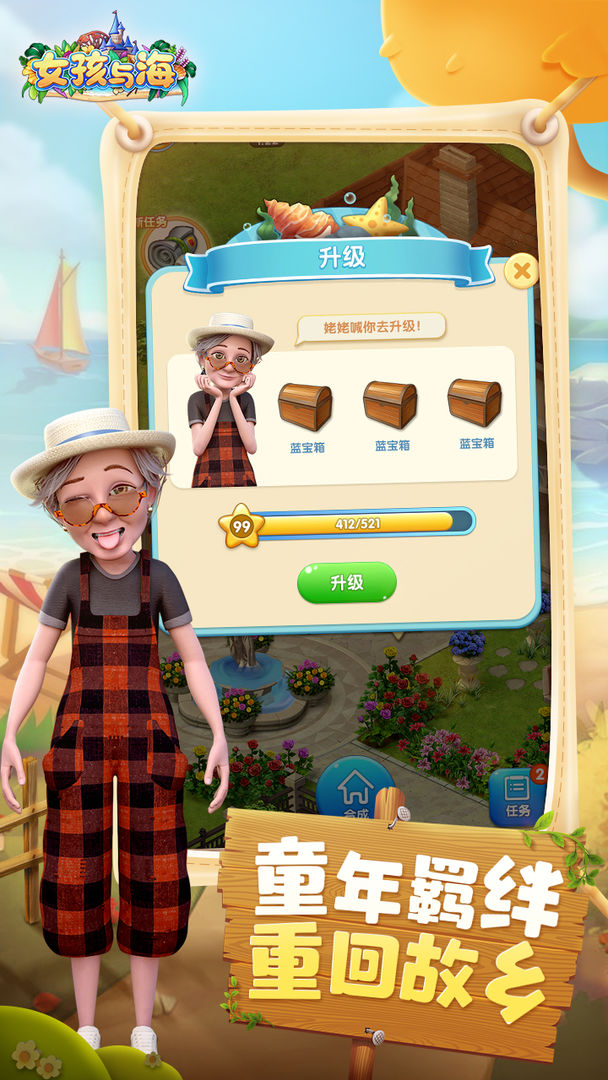Close the upgrade dialog with the X
The width and height of the screenshot is (608, 1080).
(x=521, y=270)
